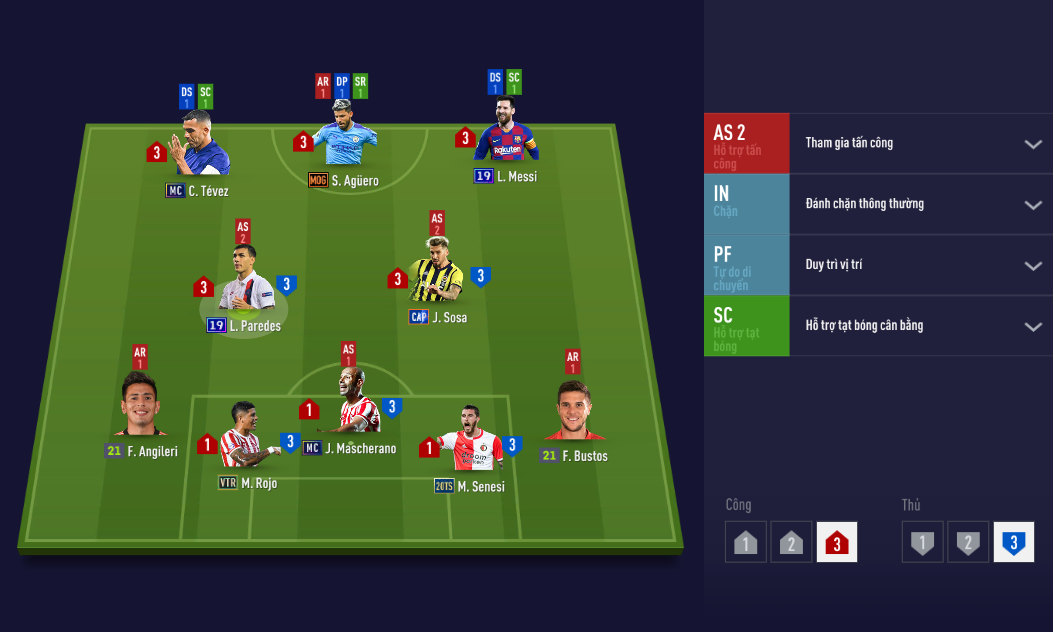Open the PF free movement dropdown
The image size is (1053, 632).
[1033, 266]
